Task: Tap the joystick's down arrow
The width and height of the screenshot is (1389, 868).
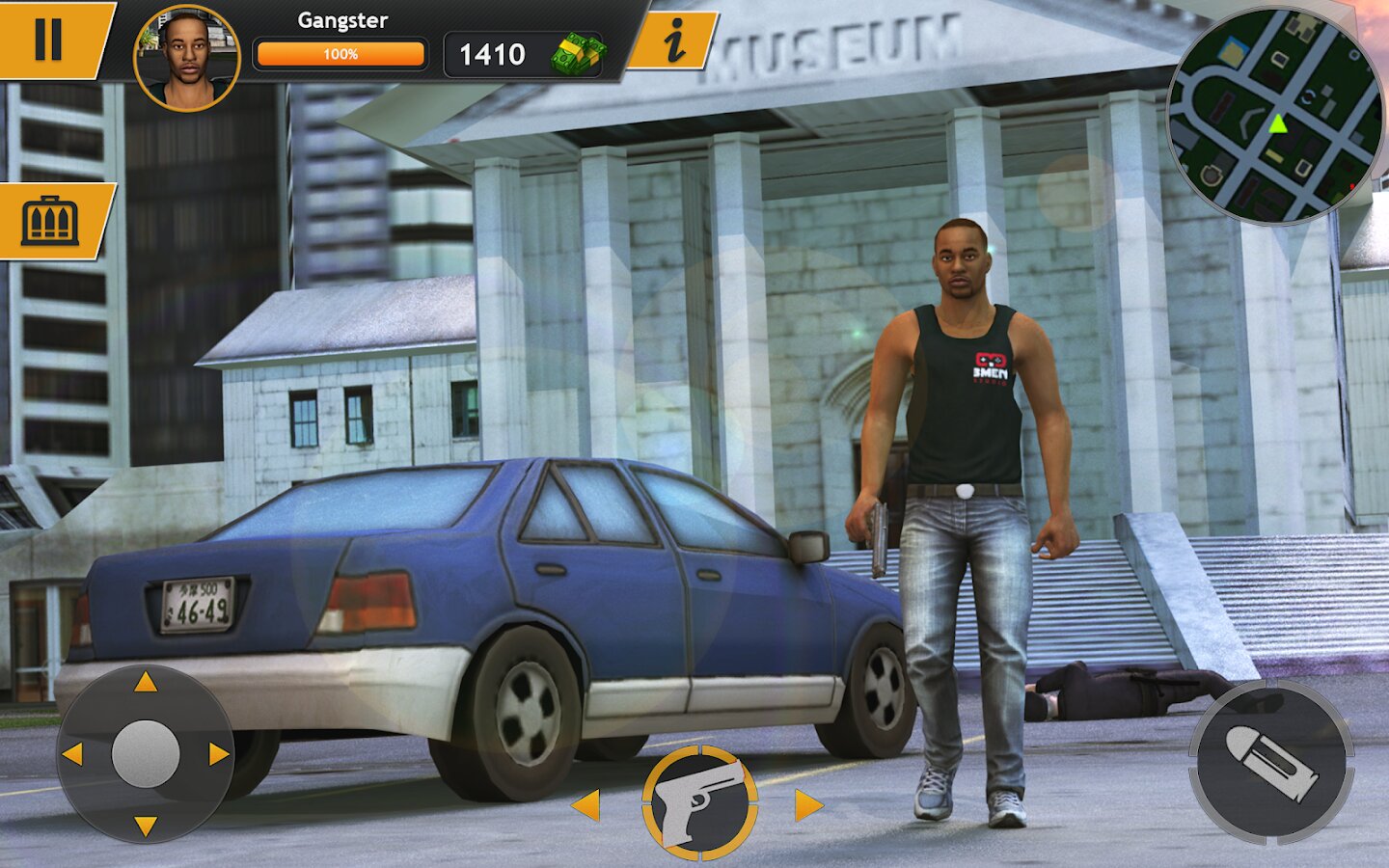Action: tap(146, 826)
